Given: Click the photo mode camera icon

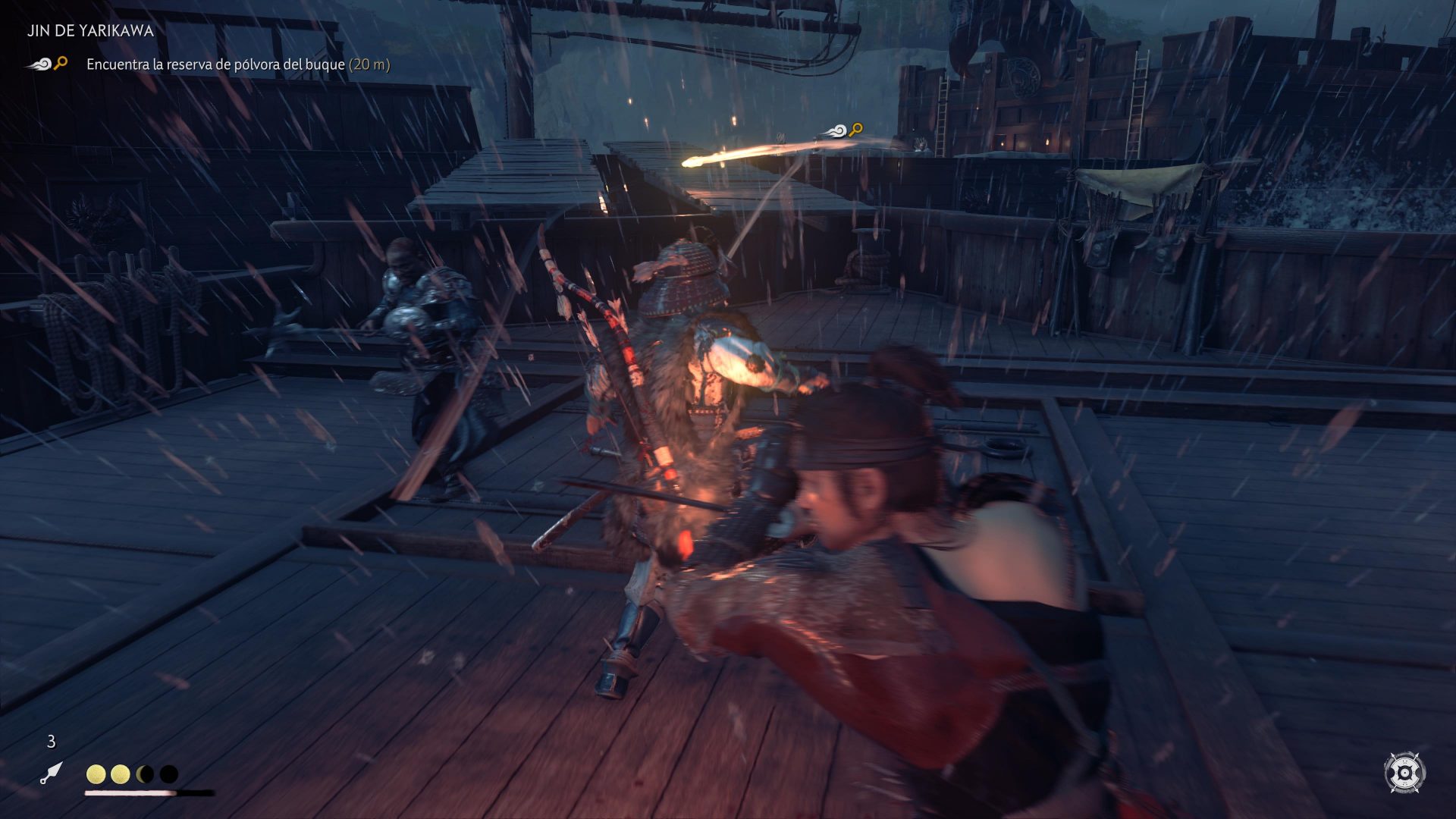Looking at the screenshot, I should (x=1404, y=773).
